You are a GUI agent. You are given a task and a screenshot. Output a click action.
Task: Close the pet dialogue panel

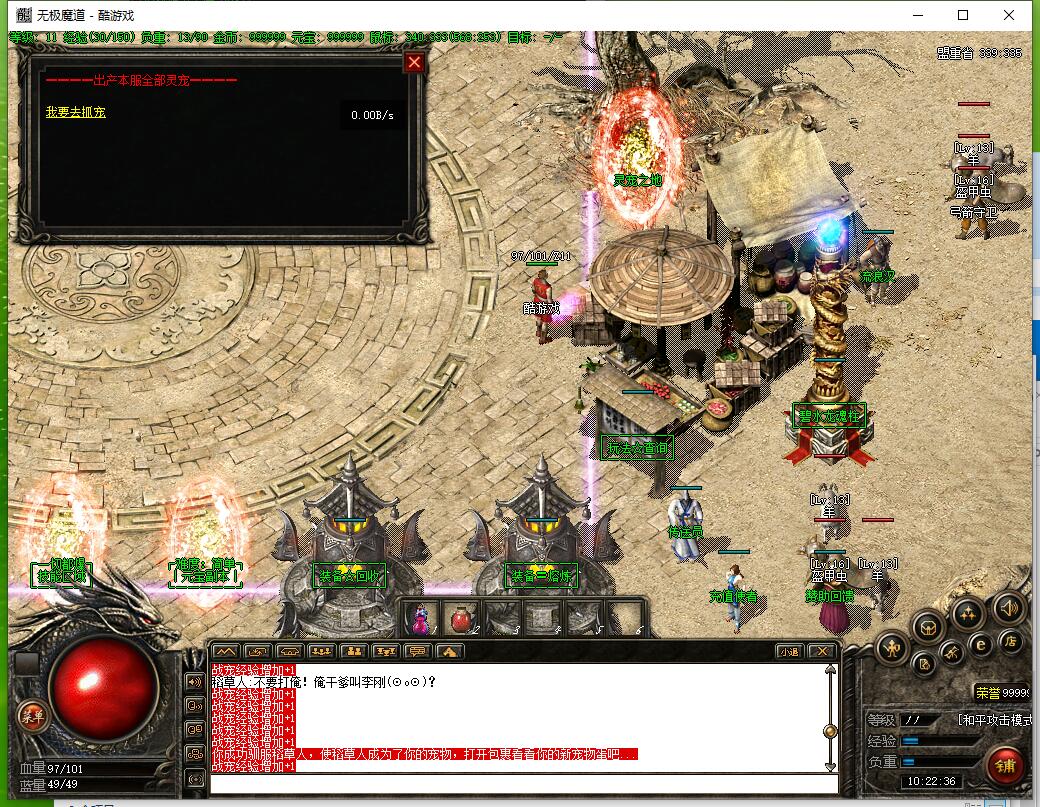(414, 63)
